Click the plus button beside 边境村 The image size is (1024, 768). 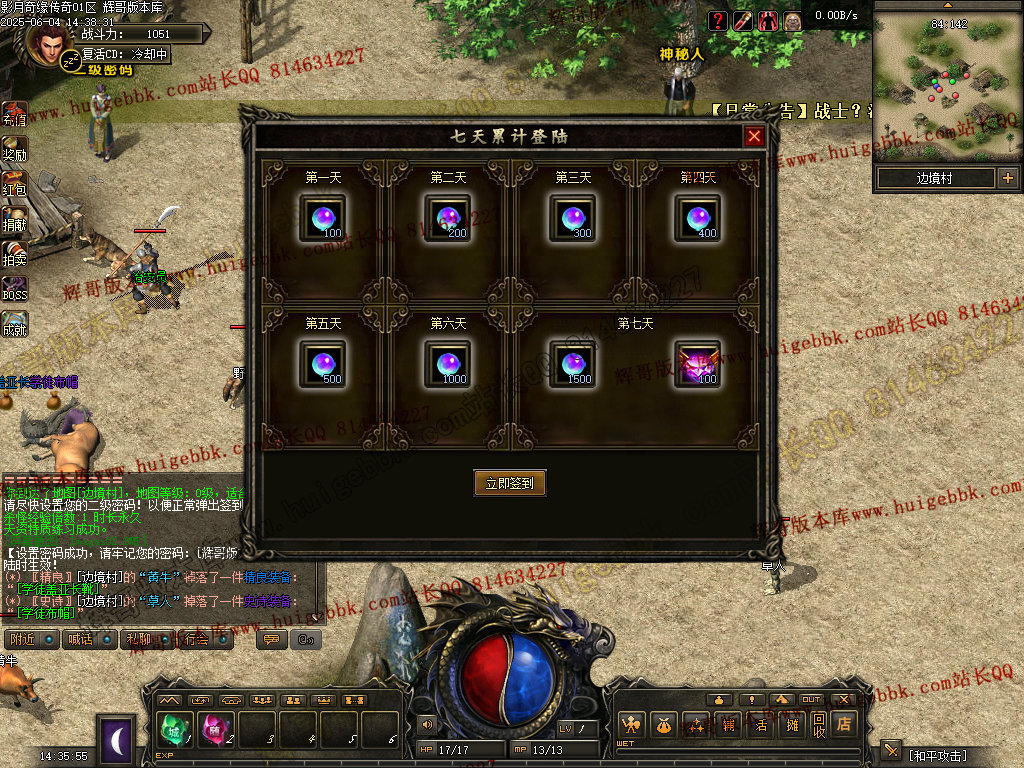point(1007,179)
